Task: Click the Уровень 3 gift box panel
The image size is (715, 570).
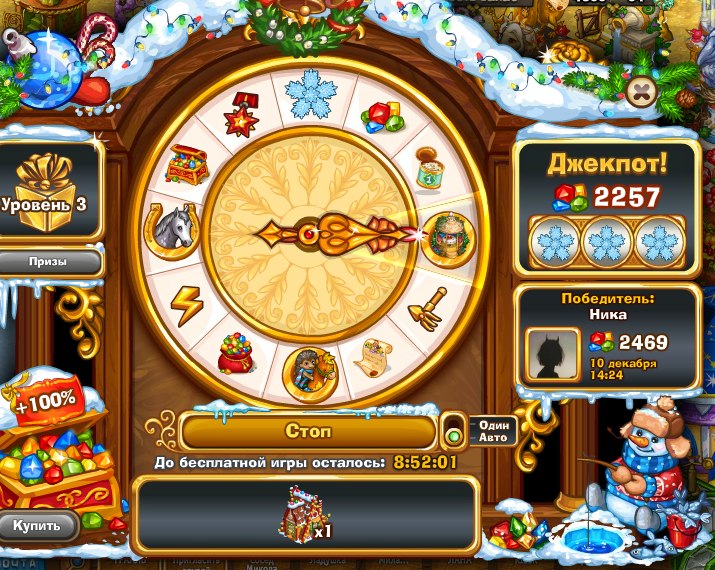Action: (x=48, y=190)
